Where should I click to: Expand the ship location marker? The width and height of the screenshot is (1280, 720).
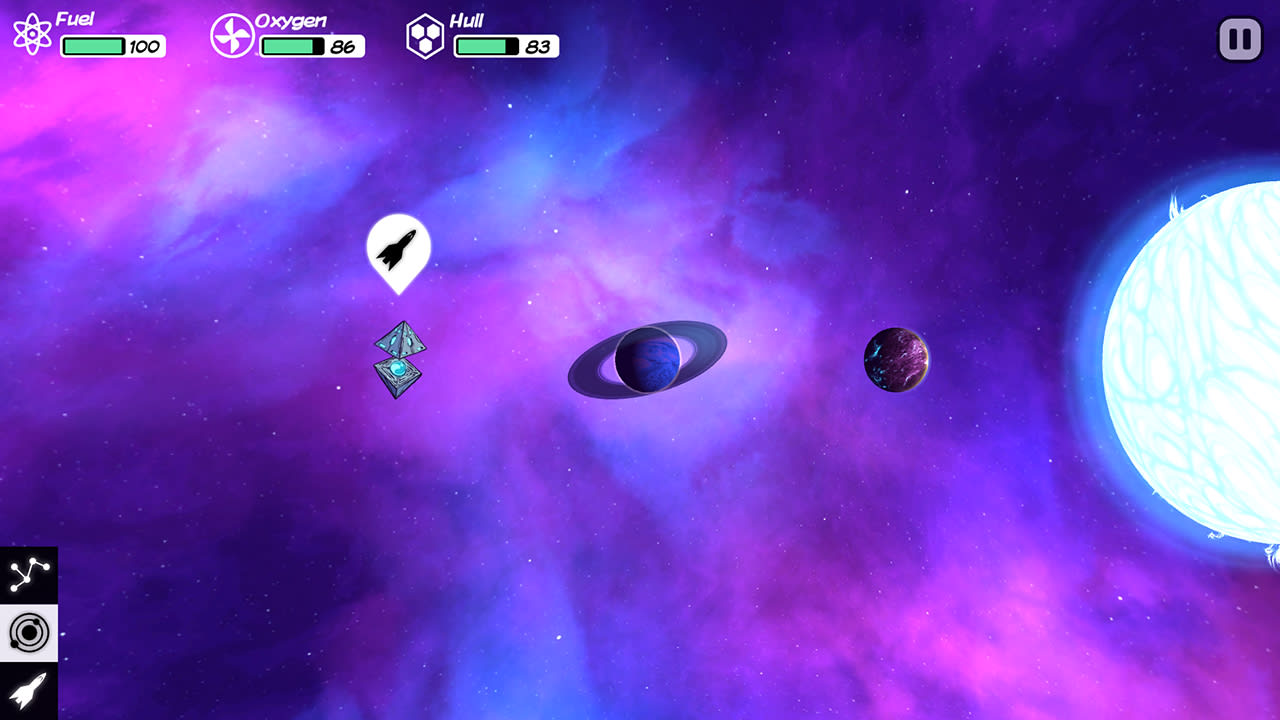(398, 252)
